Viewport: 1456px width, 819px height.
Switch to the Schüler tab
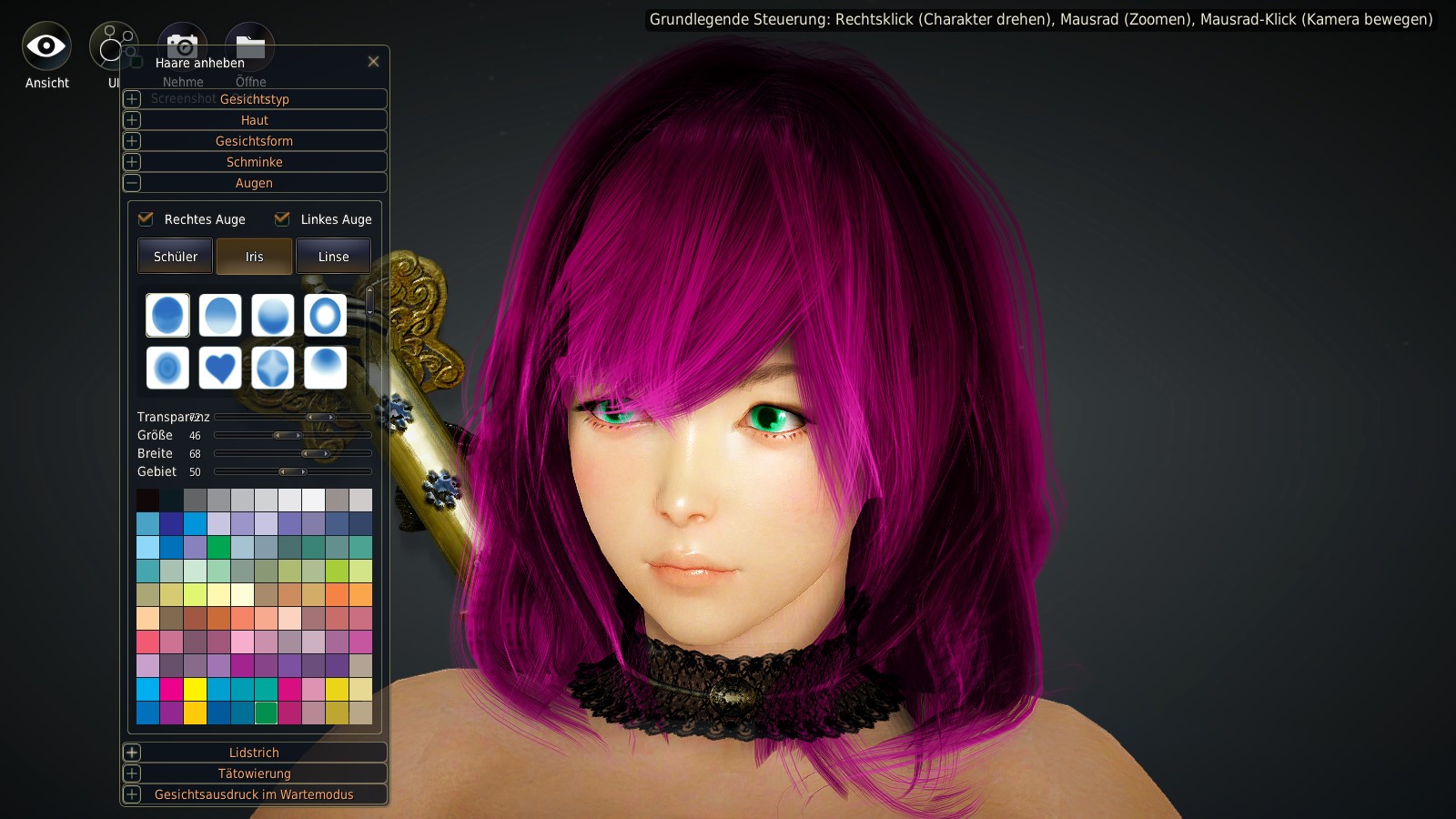[176, 257]
